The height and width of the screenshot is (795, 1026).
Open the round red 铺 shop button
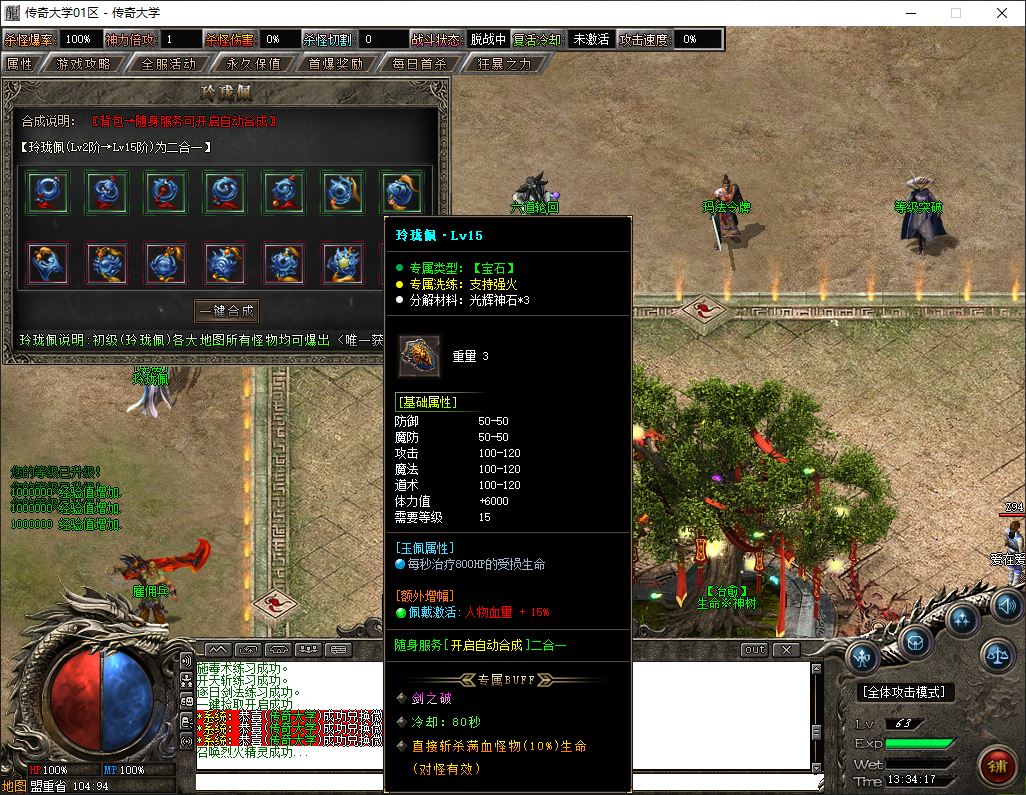click(997, 766)
